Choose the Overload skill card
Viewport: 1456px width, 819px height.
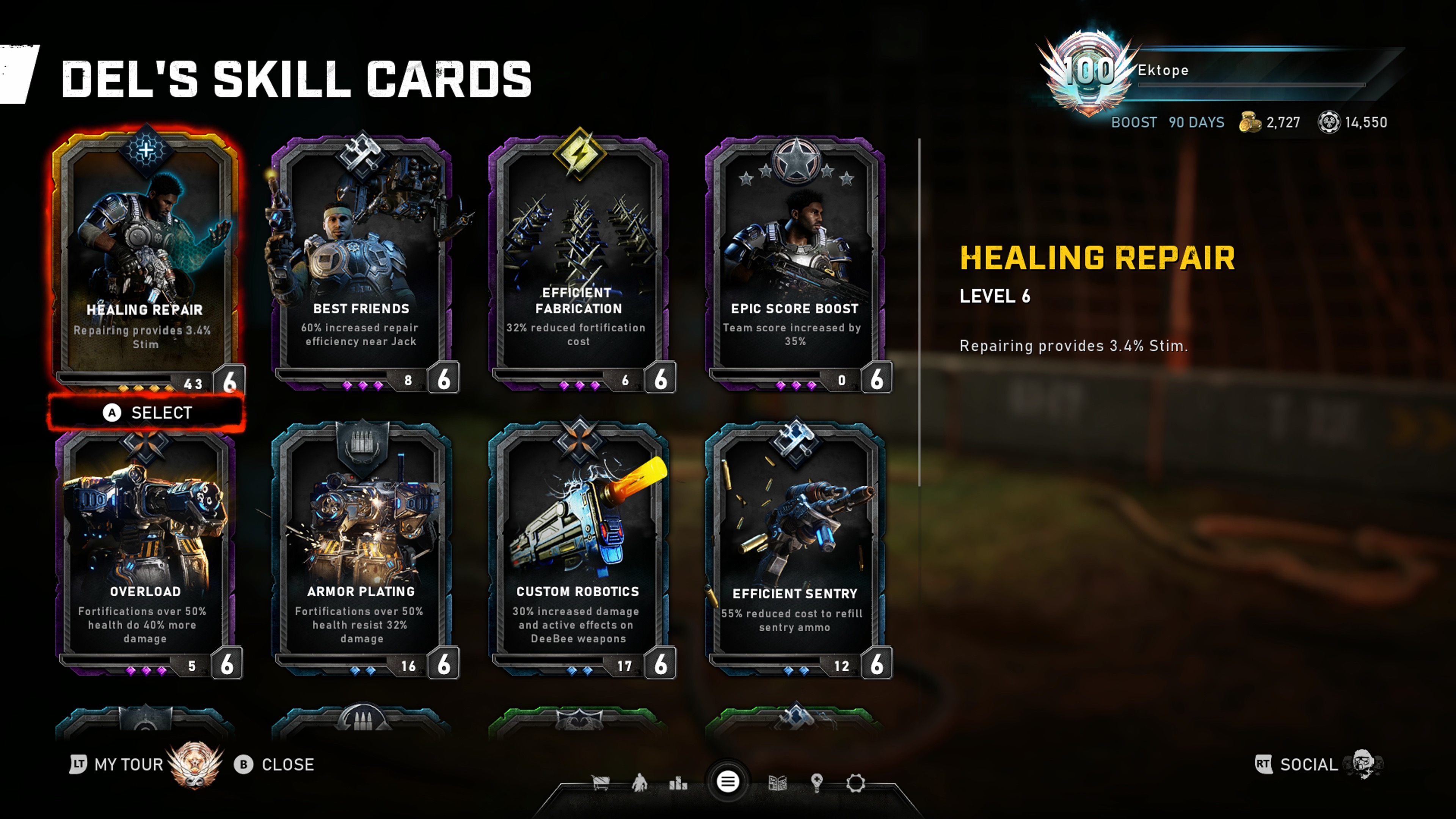[145, 548]
